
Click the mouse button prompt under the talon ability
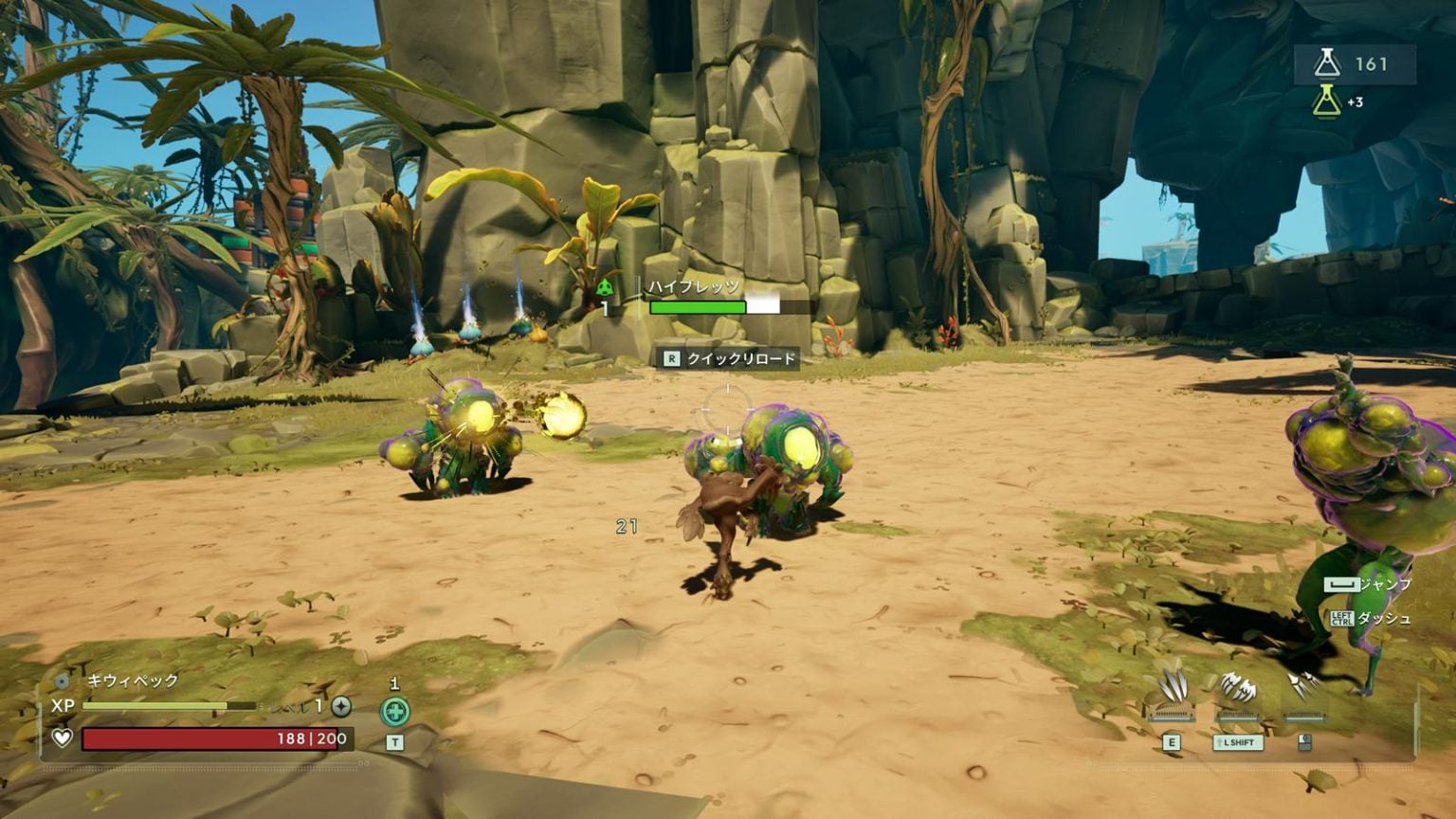point(1304,742)
